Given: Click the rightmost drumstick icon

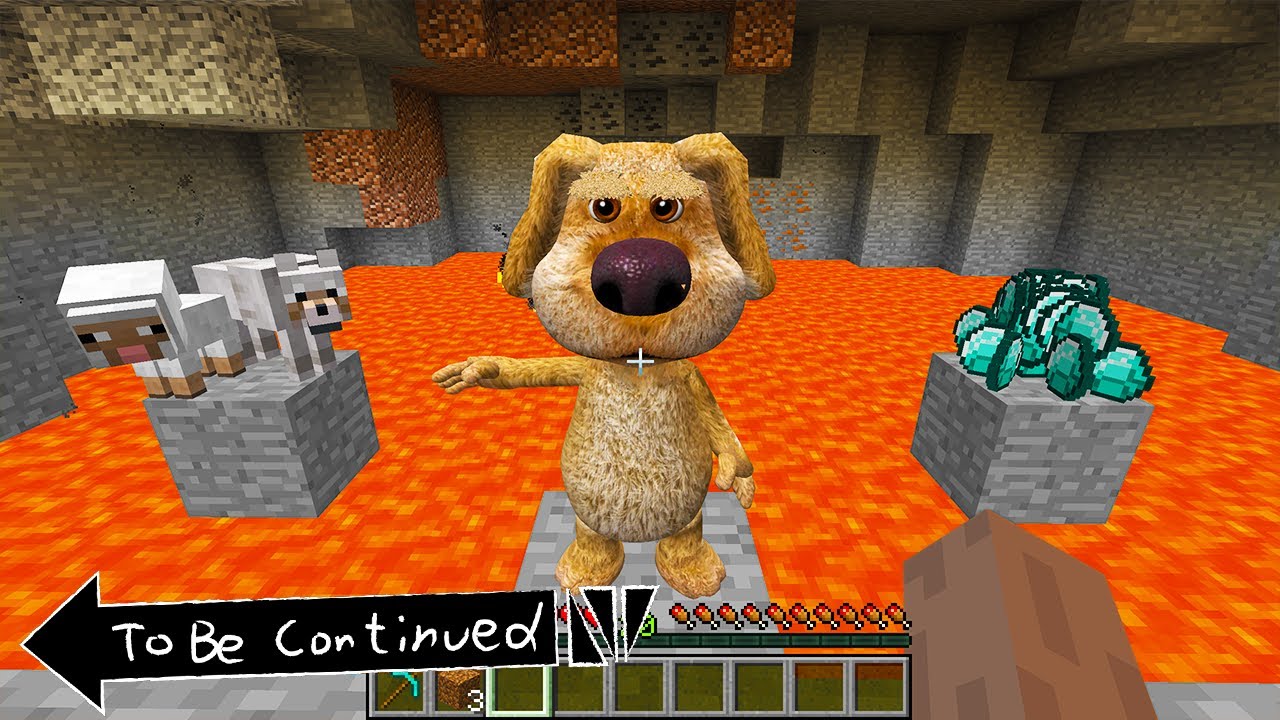Looking at the screenshot, I should [x=894, y=613].
